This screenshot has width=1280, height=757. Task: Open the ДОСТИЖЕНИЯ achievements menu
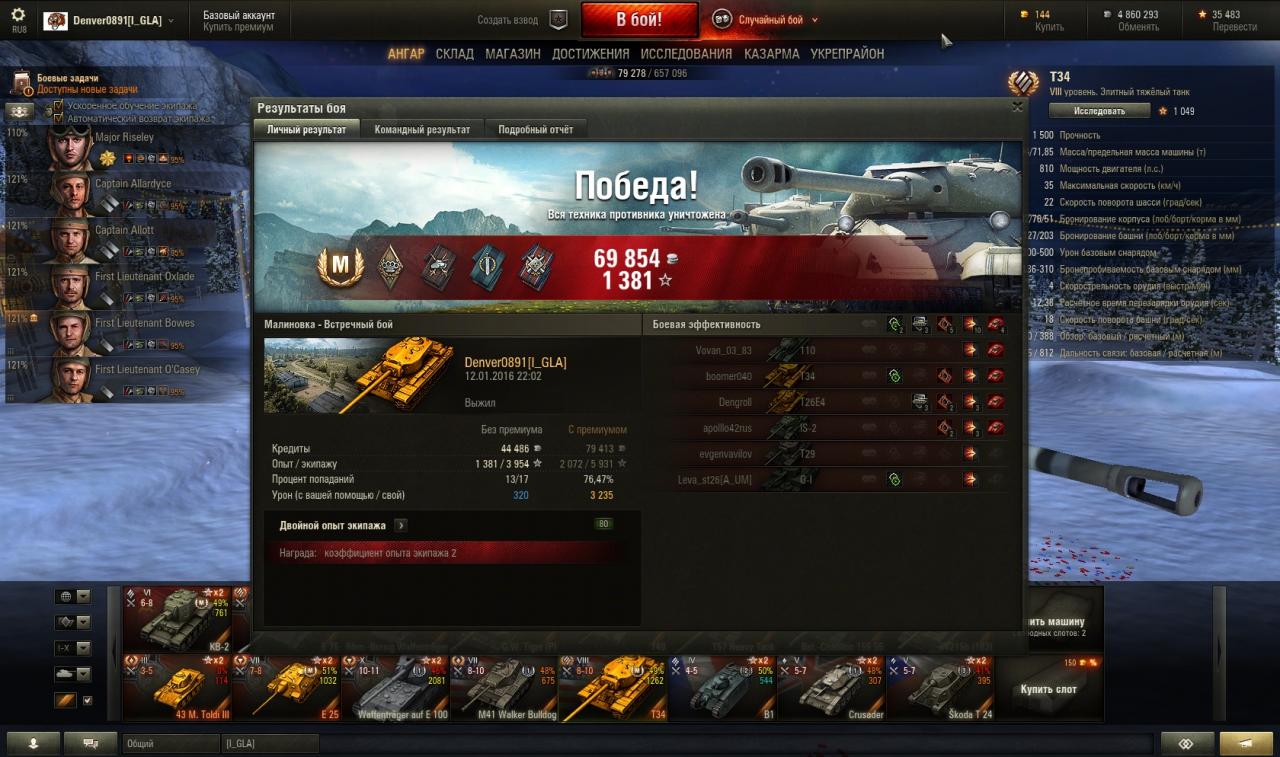590,54
